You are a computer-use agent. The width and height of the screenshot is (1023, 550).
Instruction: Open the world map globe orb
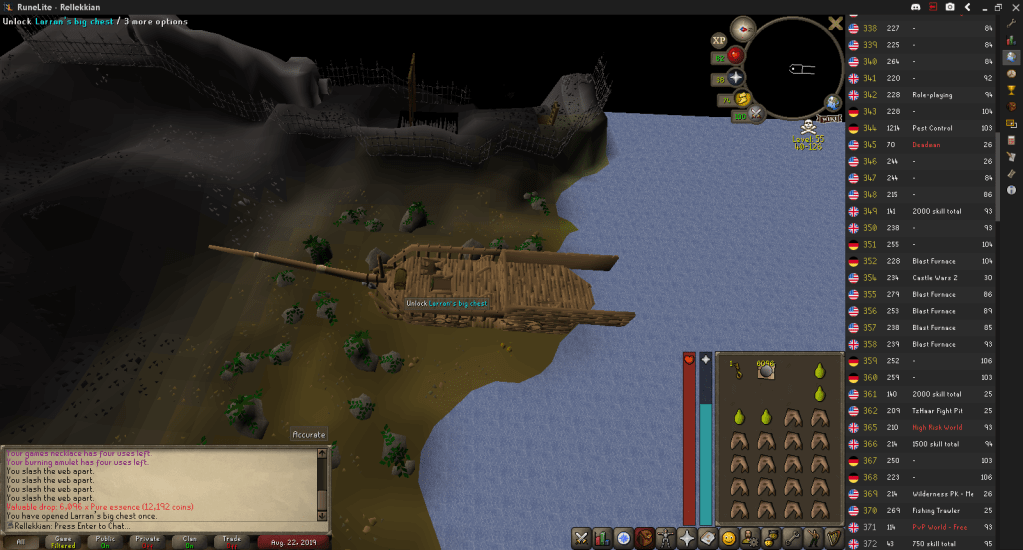833,103
